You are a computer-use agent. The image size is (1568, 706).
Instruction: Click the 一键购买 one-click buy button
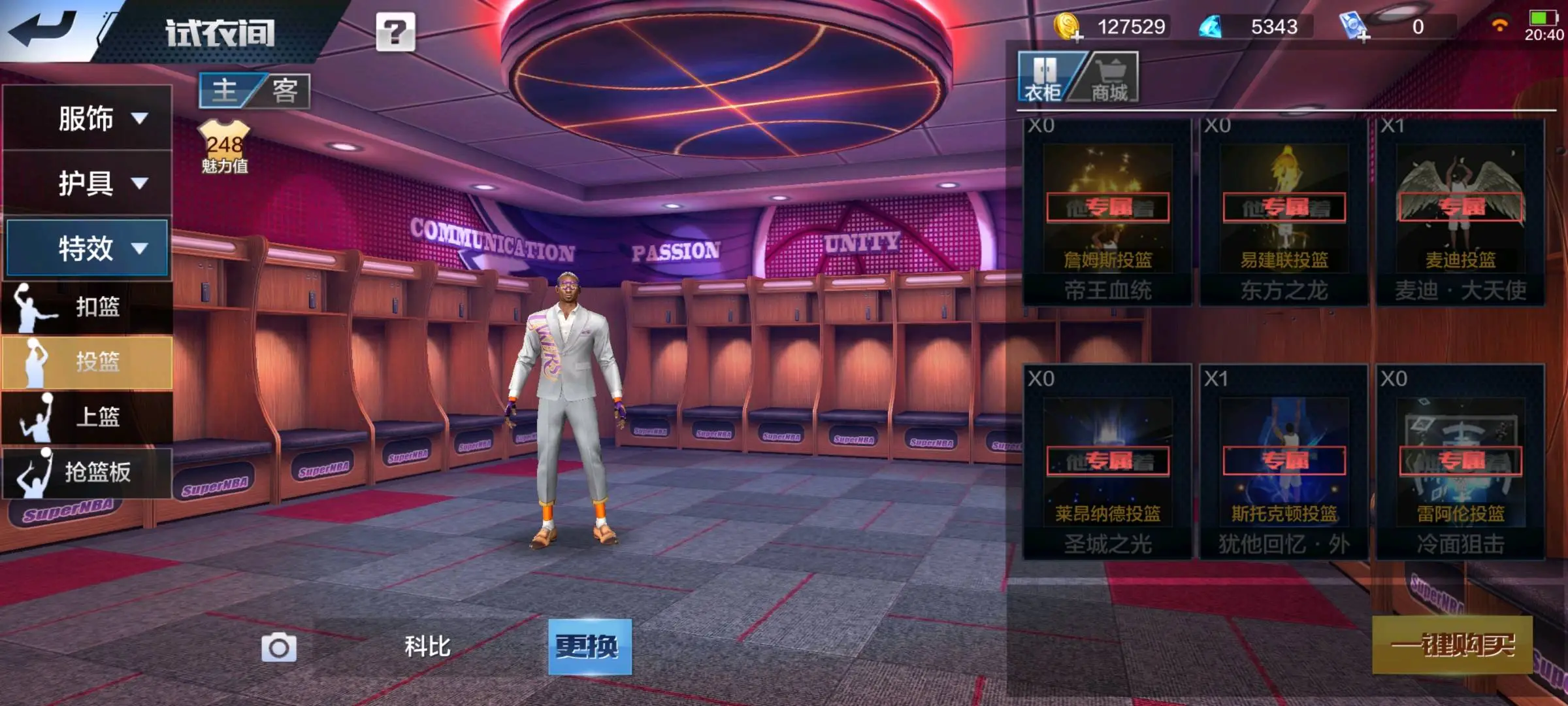point(1452,645)
